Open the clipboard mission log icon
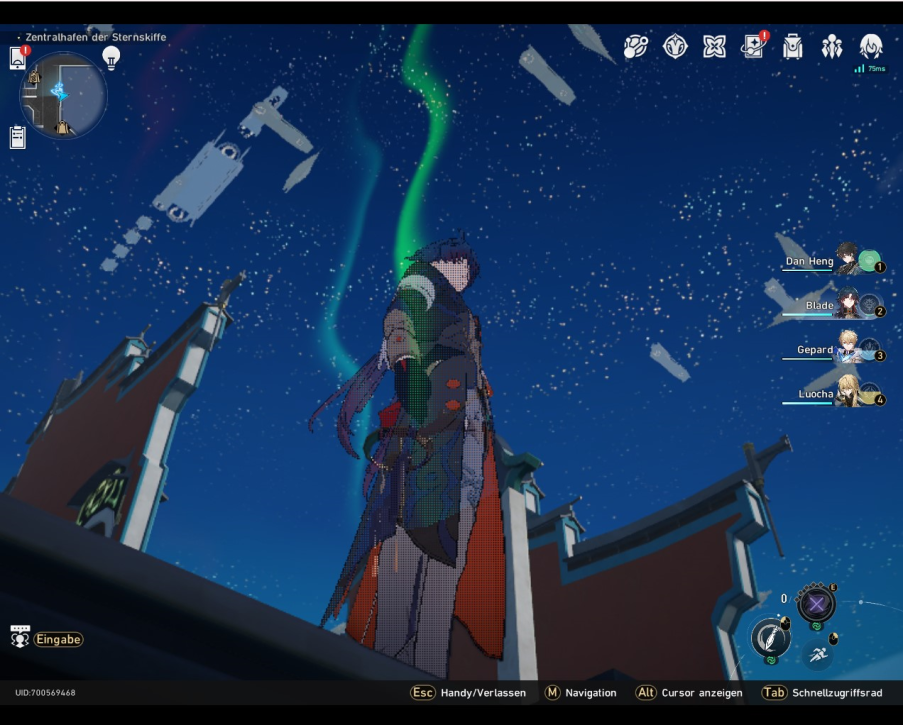Viewport: 903px width, 725px height. pyautogui.click(x=18, y=137)
